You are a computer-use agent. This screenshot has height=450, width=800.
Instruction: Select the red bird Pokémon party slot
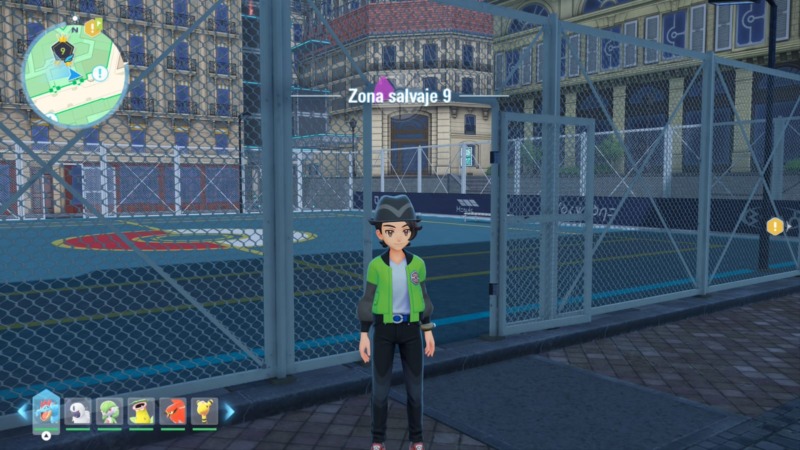172,411
